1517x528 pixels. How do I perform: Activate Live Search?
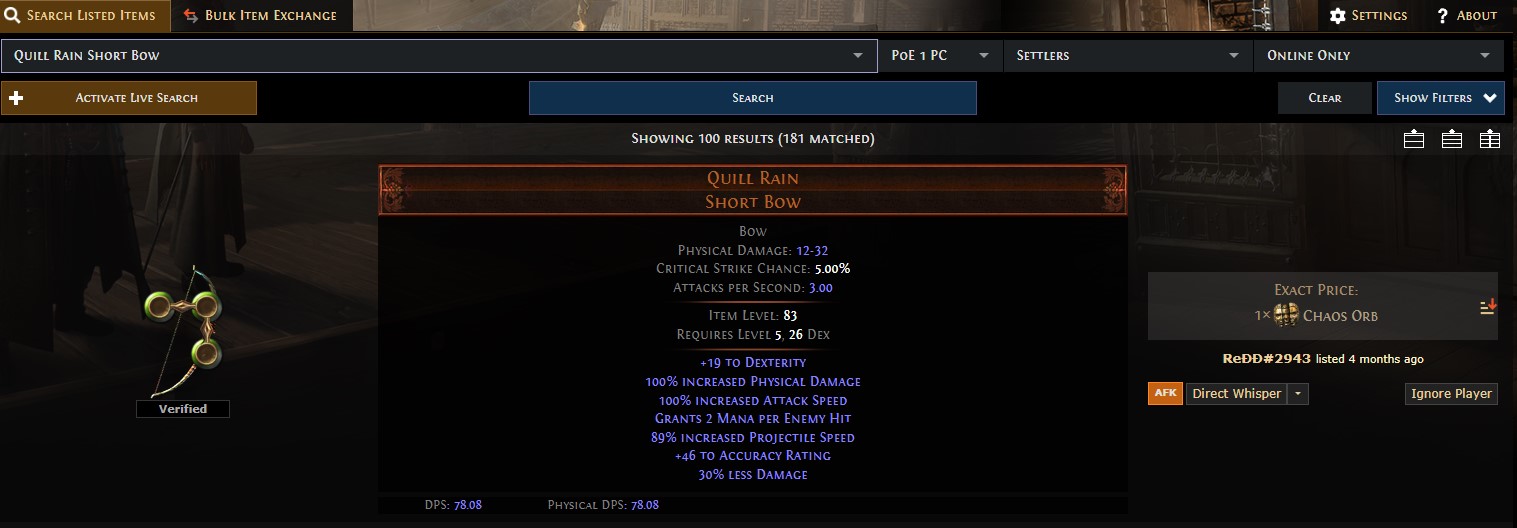coord(129,98)
